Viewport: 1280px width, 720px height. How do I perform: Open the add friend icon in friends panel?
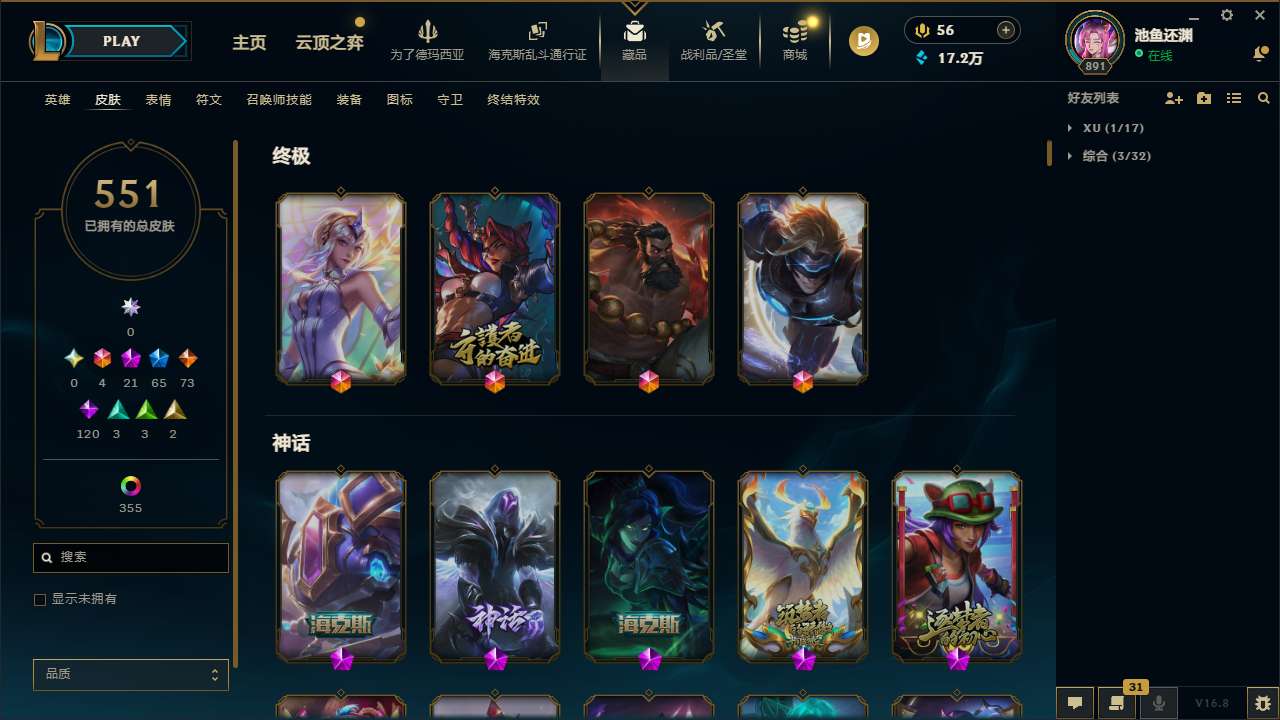click(1174, 98)
